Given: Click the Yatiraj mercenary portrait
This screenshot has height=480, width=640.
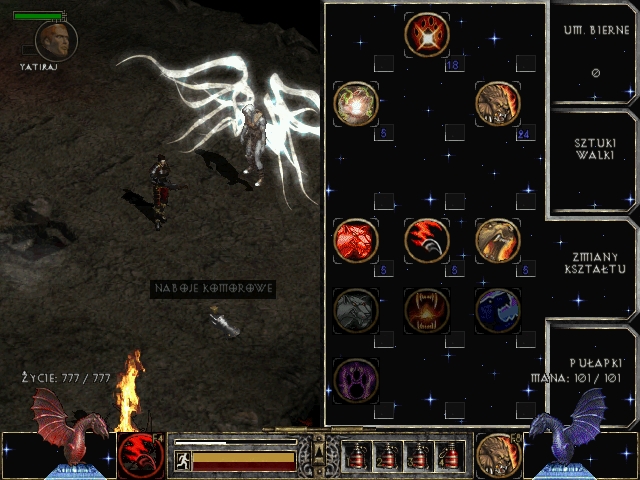Looking at the screenshot, I should tap(56, 40).
